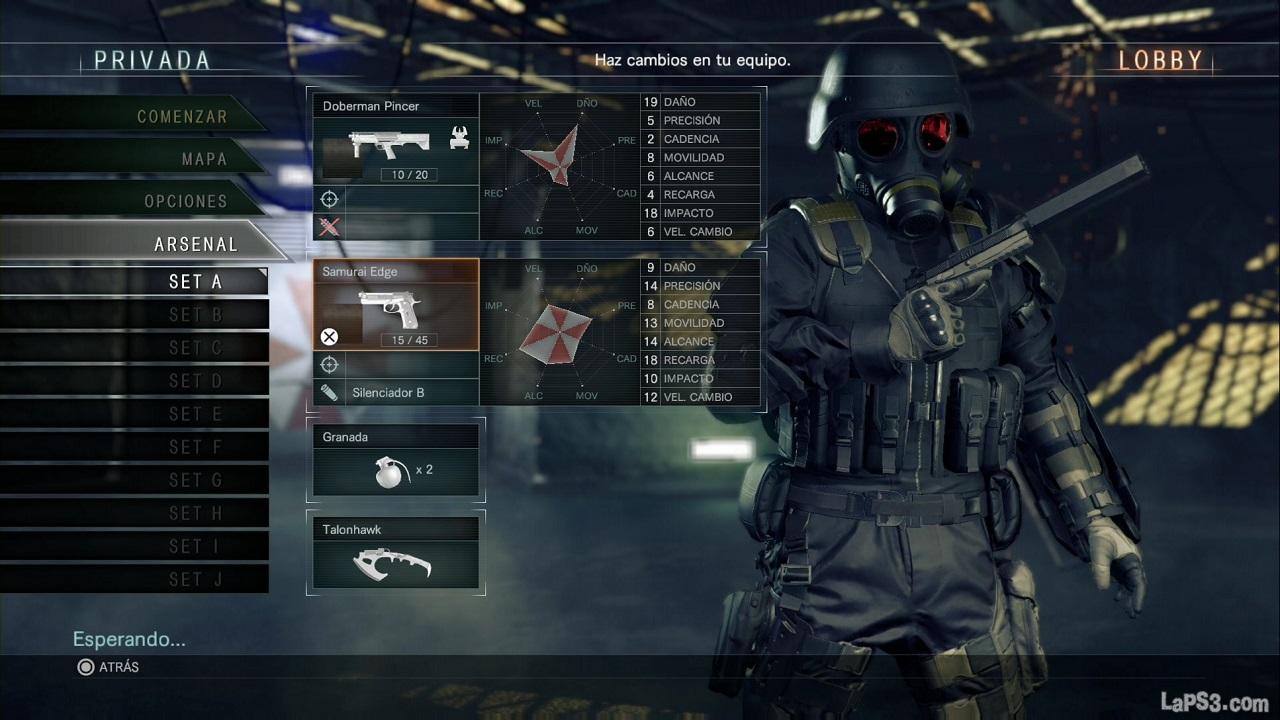
Task: Switch to loadout SET C
Action: point(195,347)
